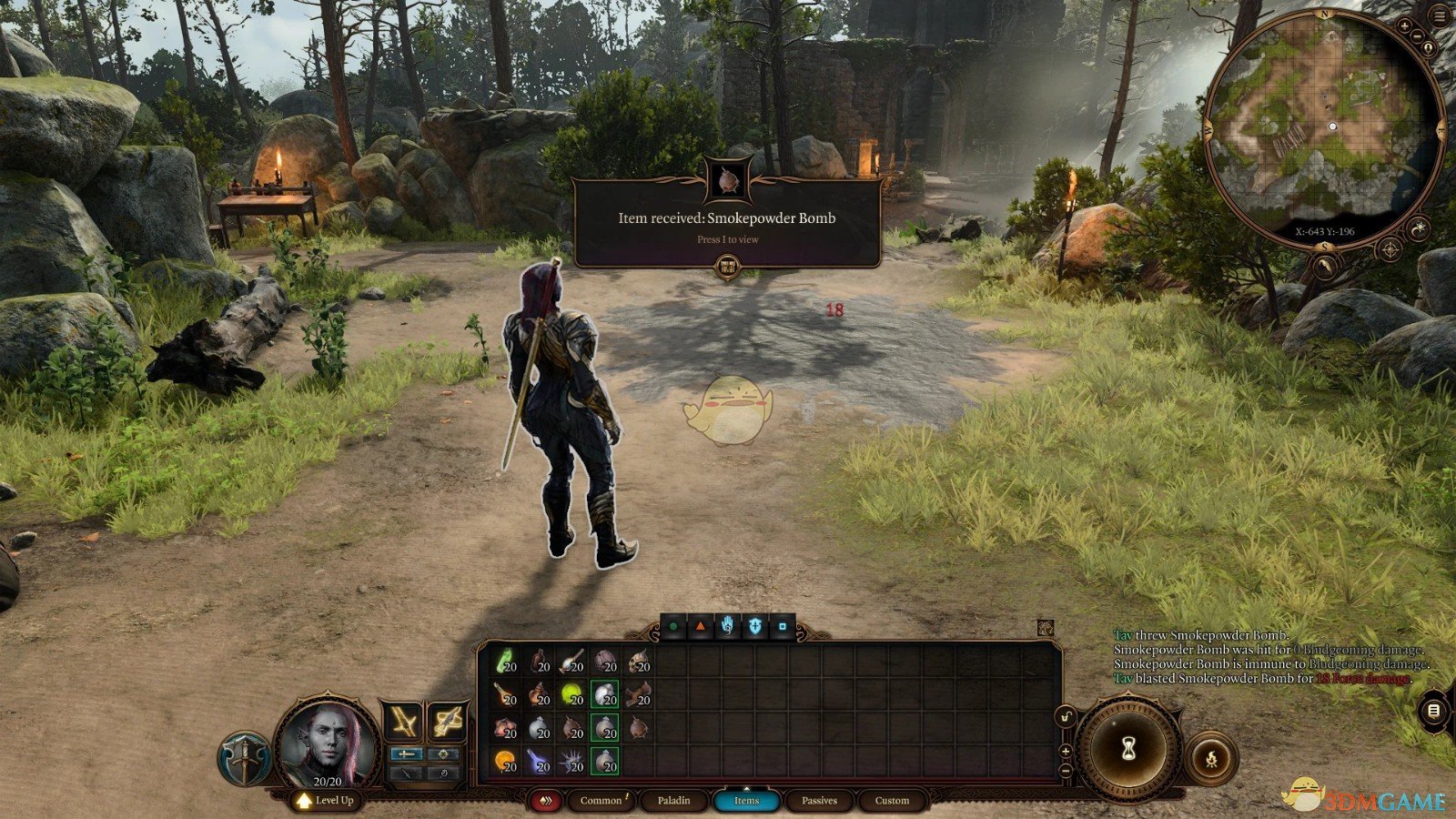Open the combat log panel
Viewport: 1456px width, 819px height.
tap(1433, 710)
